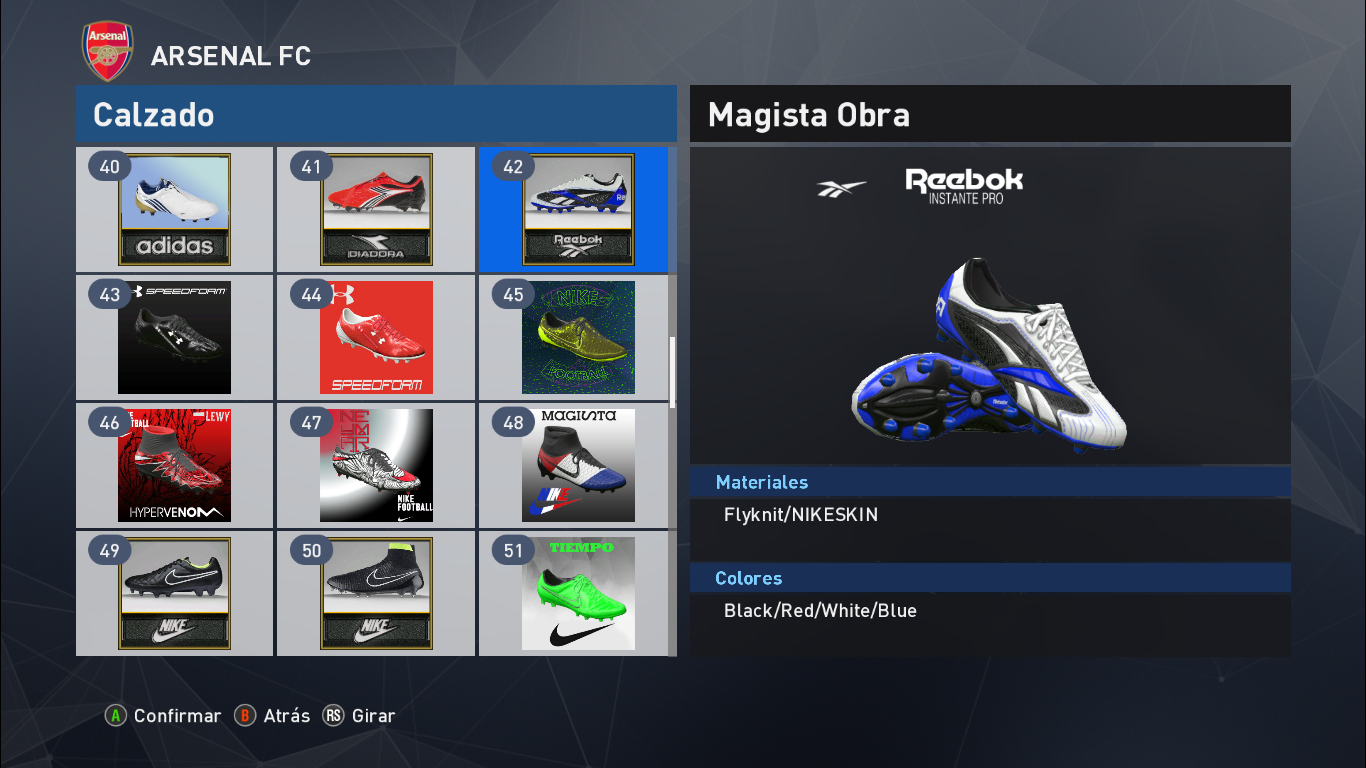Choose boot 41, the red Diadora
The image size is (1366, 768).
[377, 210]
